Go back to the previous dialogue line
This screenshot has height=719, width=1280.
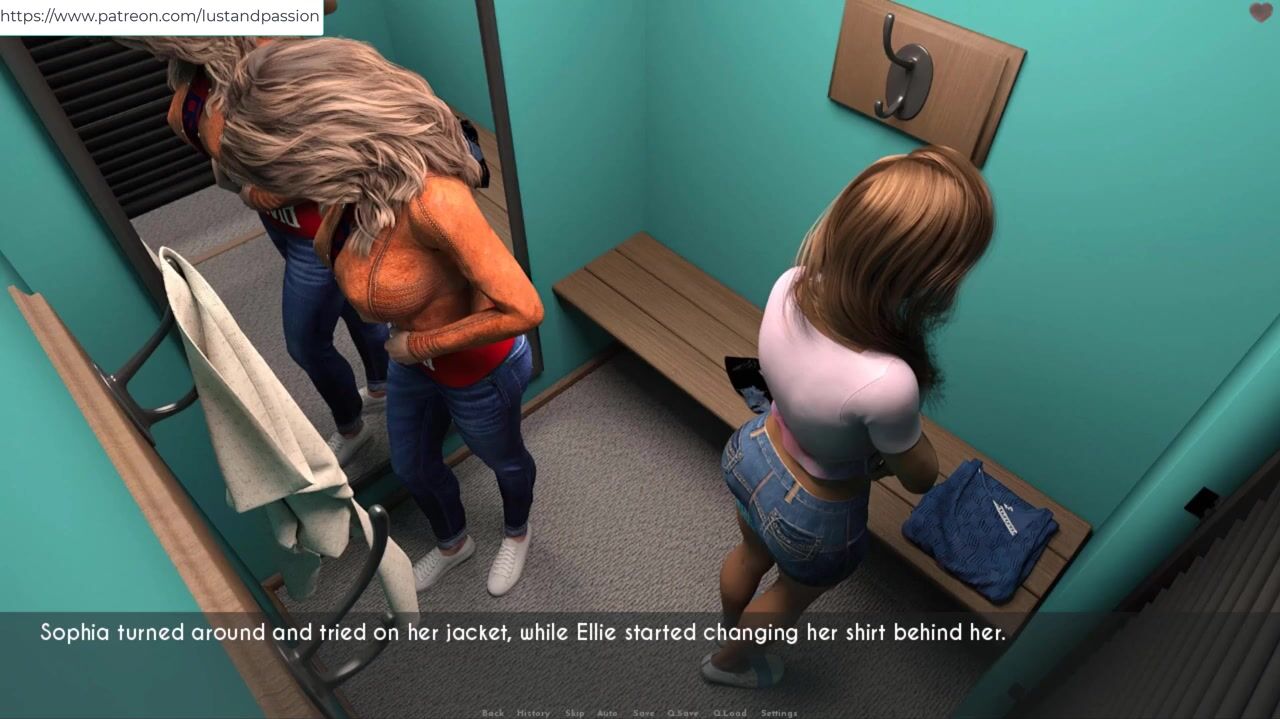tap(493, 713)
